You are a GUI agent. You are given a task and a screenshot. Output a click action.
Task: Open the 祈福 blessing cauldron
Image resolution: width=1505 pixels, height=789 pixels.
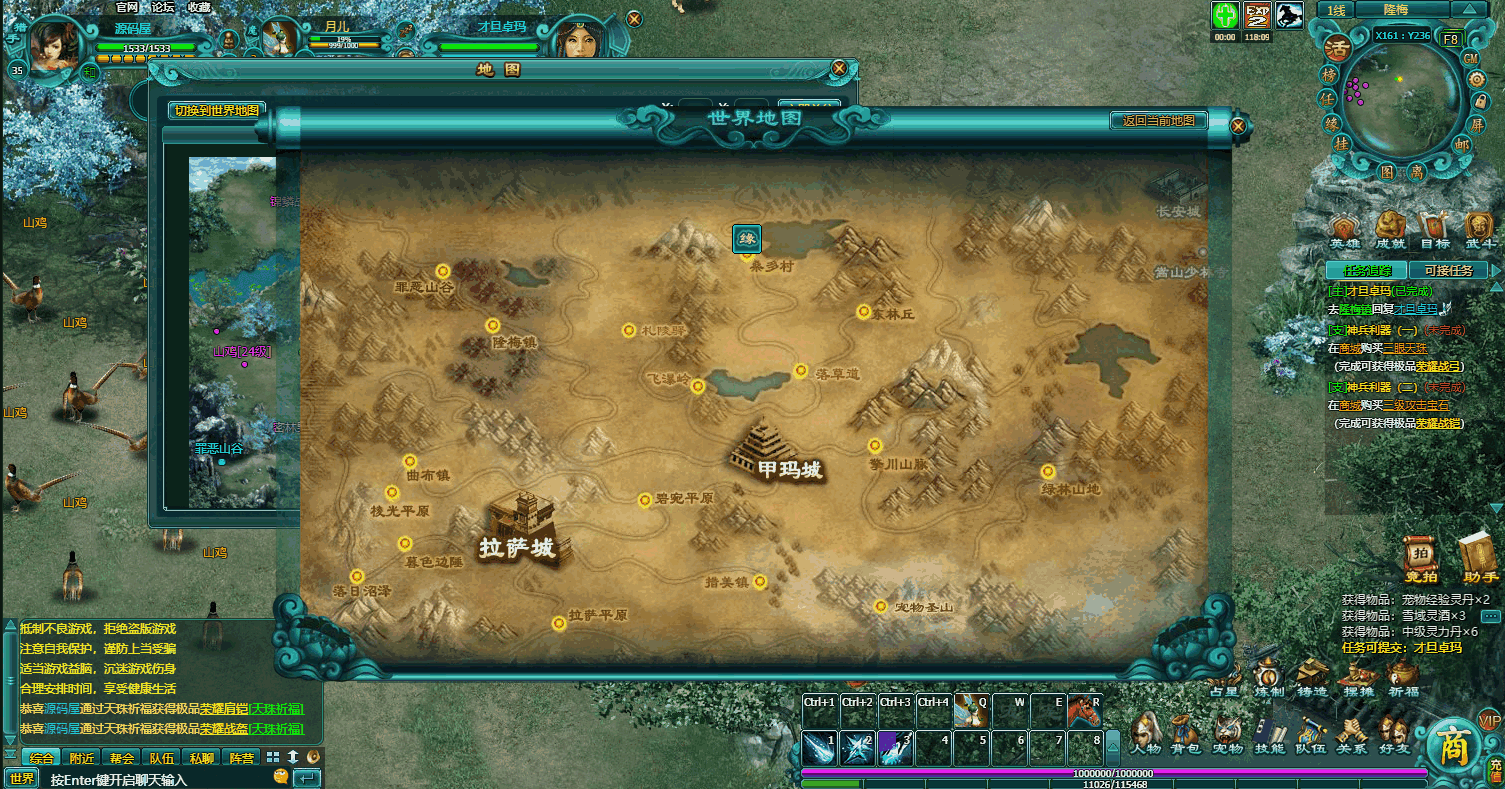coord(1403,676)
